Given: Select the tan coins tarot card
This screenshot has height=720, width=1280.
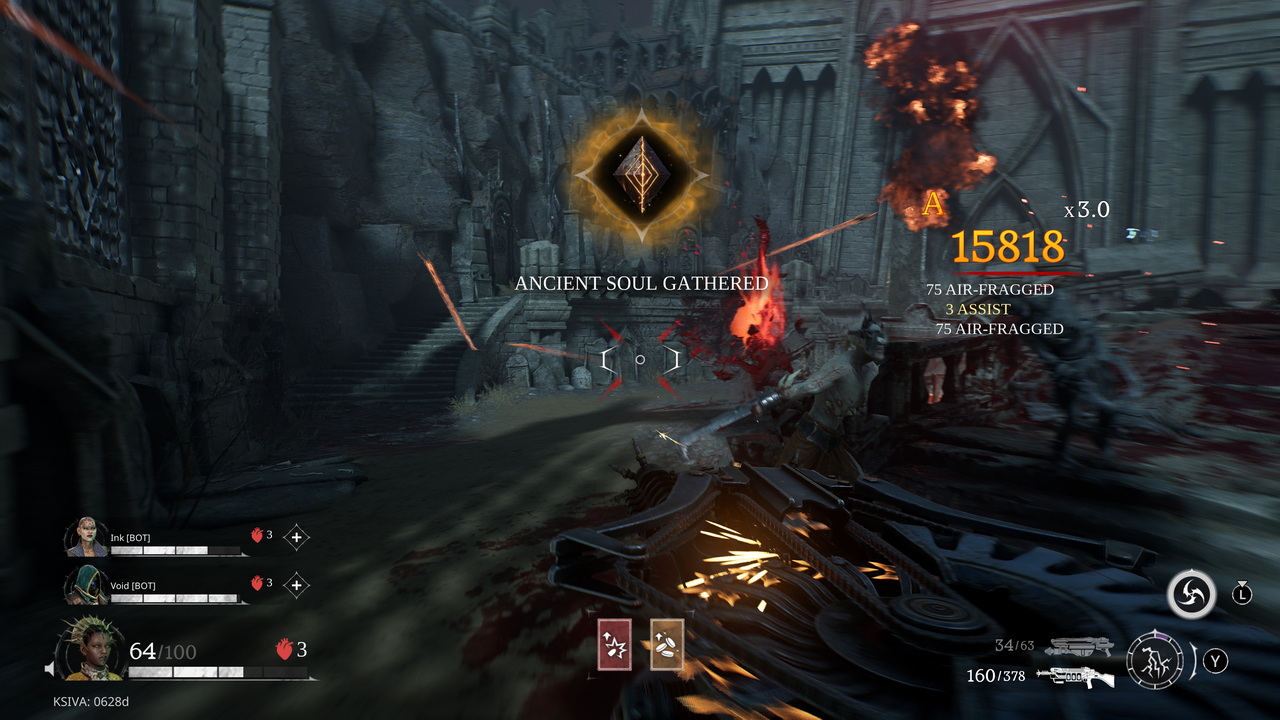Looking at the screenshot, I should coord(667,644).
